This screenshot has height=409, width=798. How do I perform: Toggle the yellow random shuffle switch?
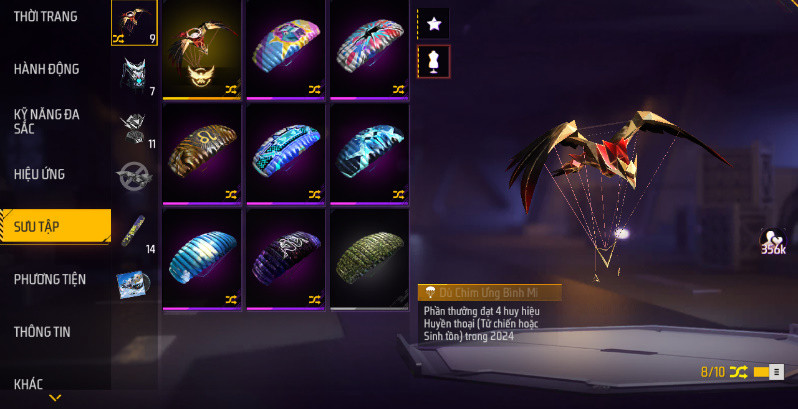pos(767,373)
